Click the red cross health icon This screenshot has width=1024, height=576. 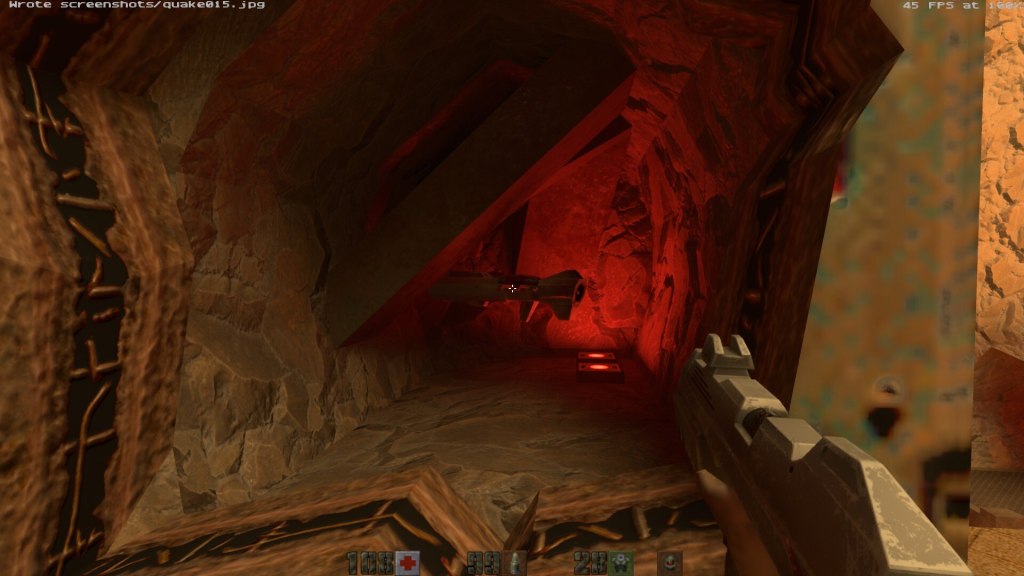pos(407,563)
